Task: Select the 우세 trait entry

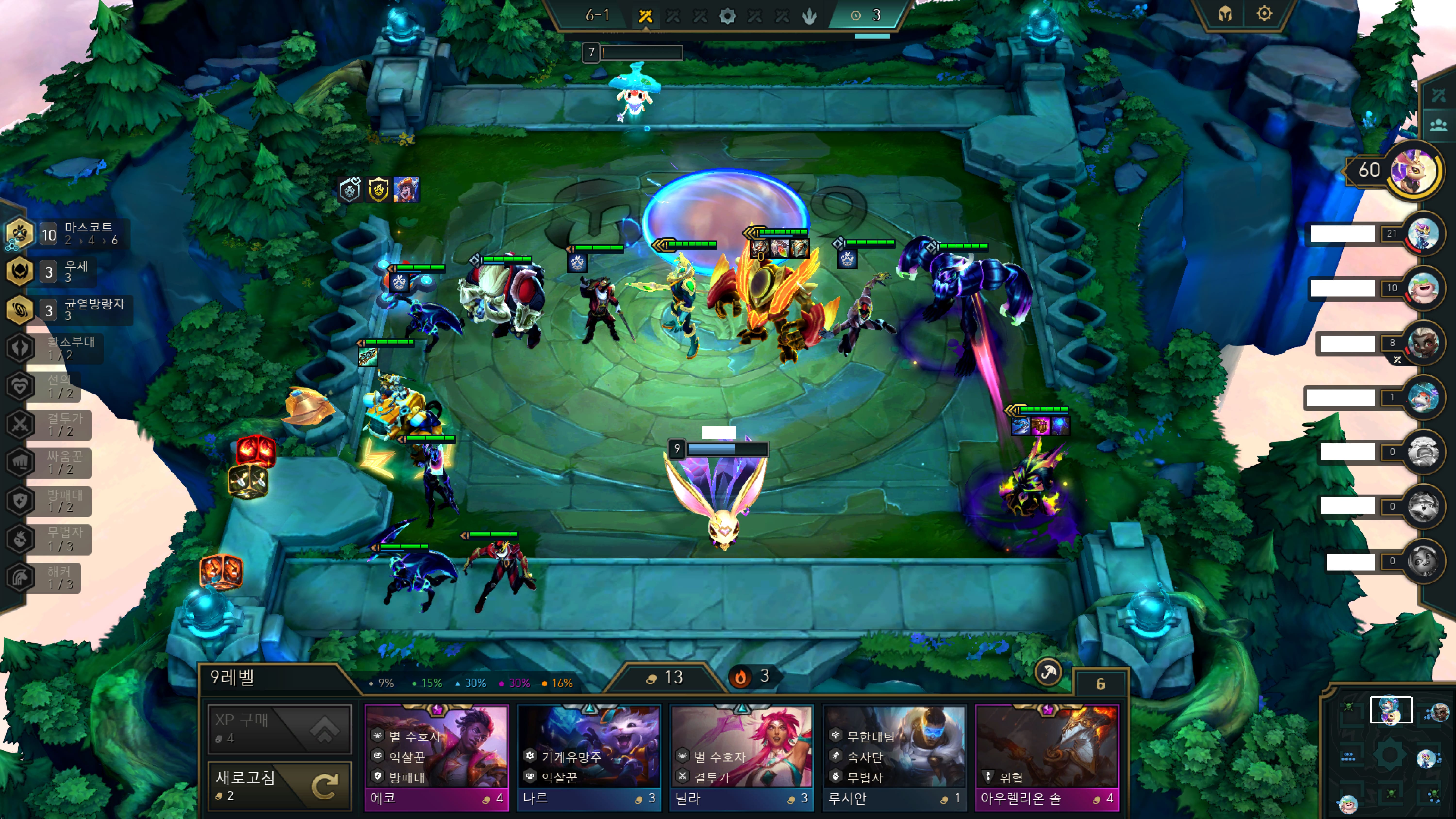Action: click(x=51, y=272)
